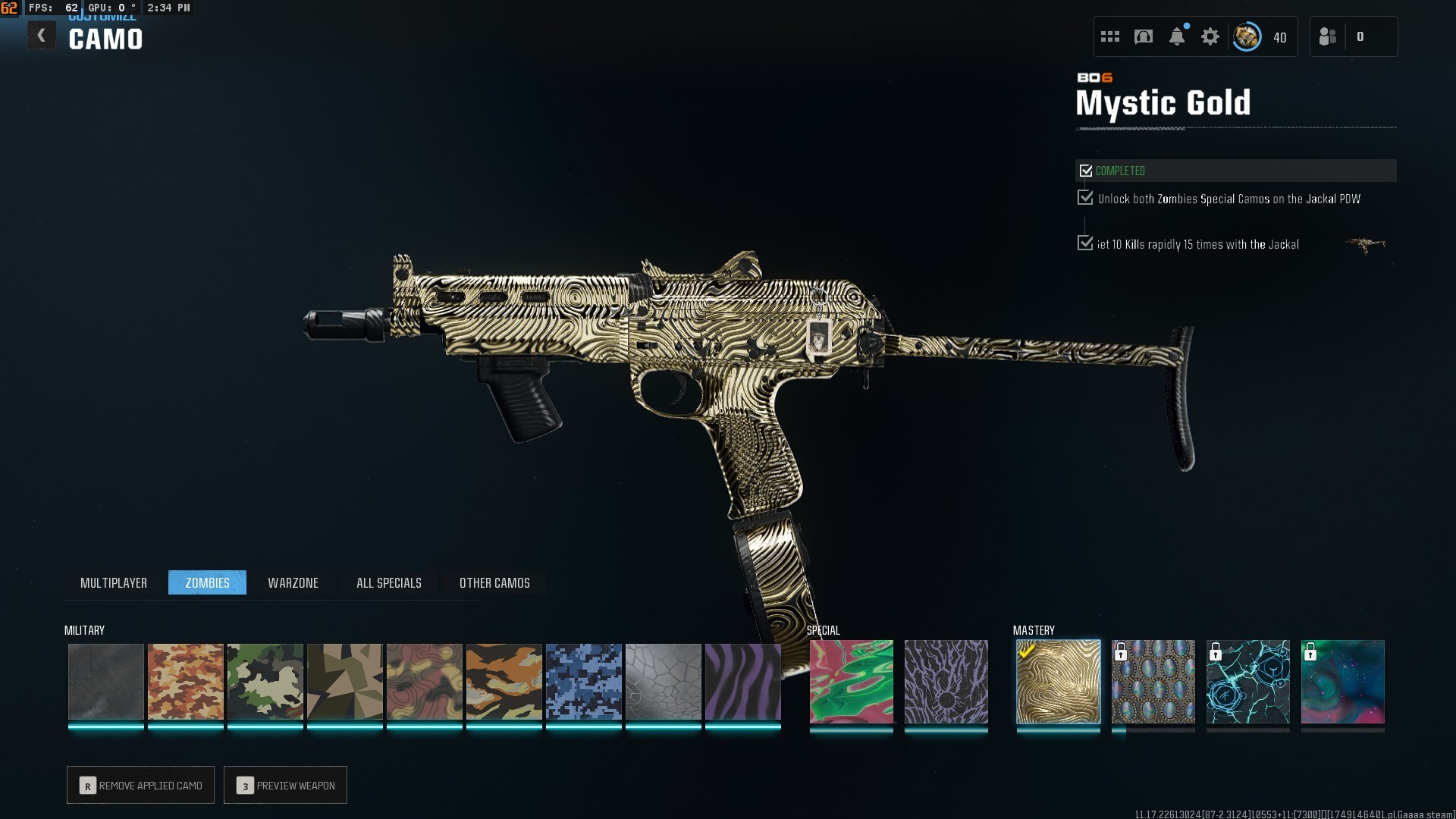The width and height of the screenshot is (1456, 819).
Task: Select the locked nebula mastery camo
Action: (x=1342, y=681)
